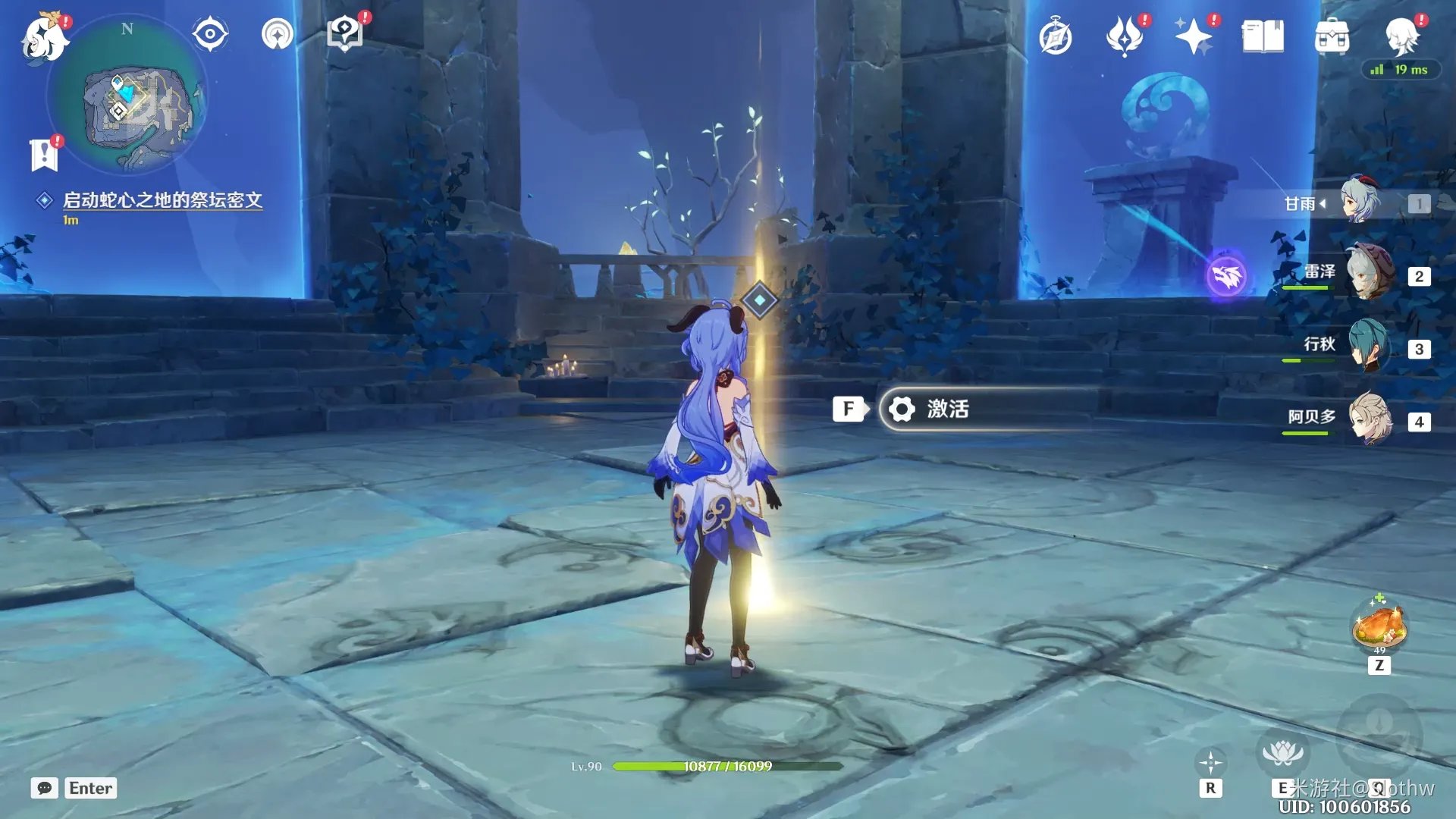Screen dimensions: 1456x819
Task: Open the chat speech bubble
Action: 45,788
